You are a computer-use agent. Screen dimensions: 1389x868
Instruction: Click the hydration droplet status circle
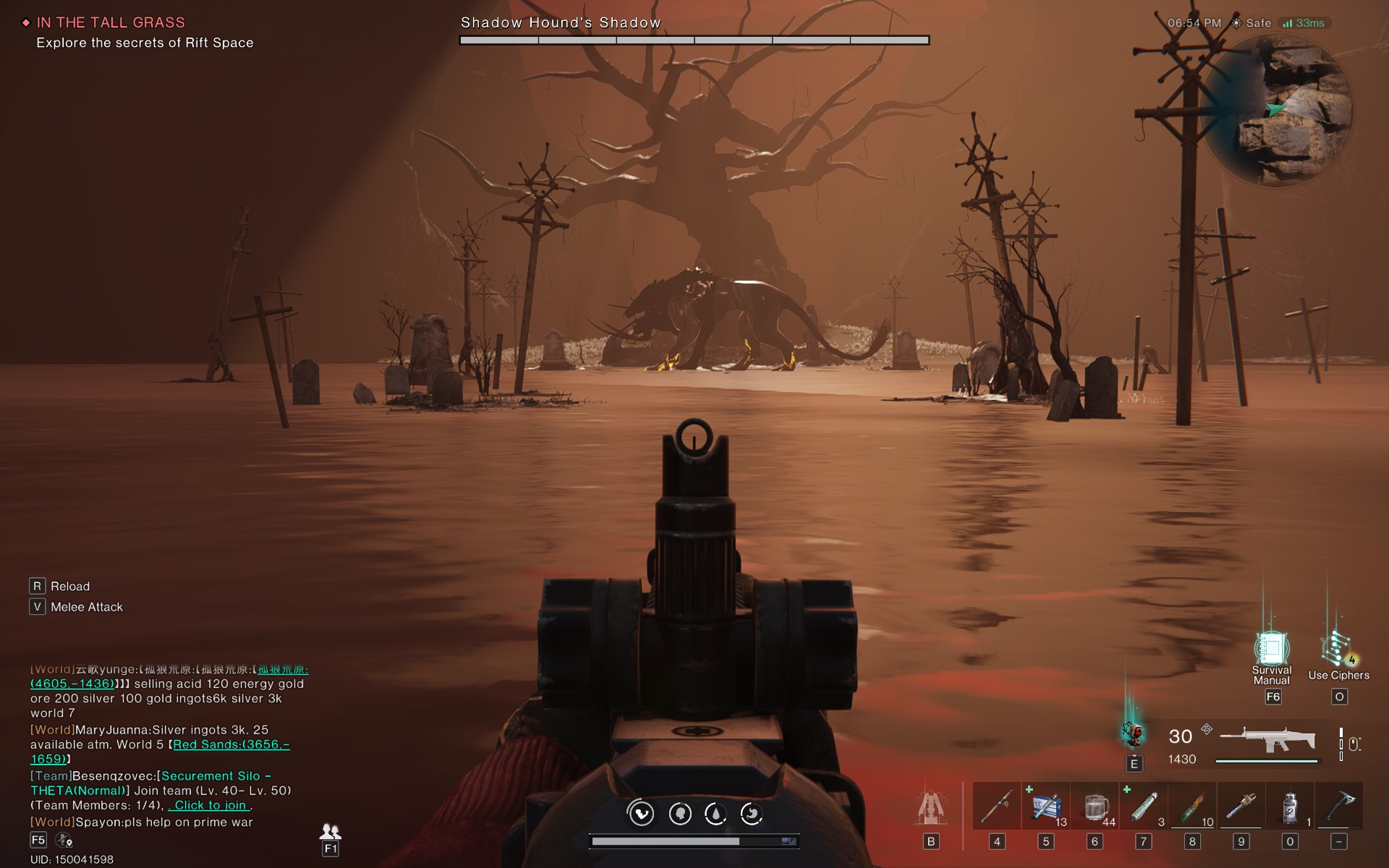tap(716, 812)
